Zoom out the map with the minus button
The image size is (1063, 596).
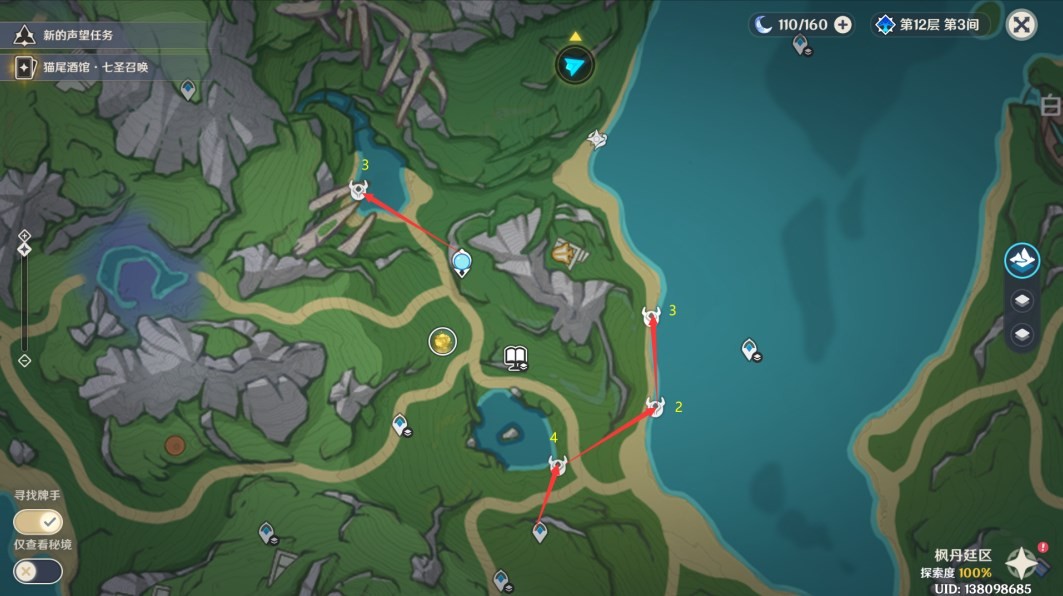(25, 361)
